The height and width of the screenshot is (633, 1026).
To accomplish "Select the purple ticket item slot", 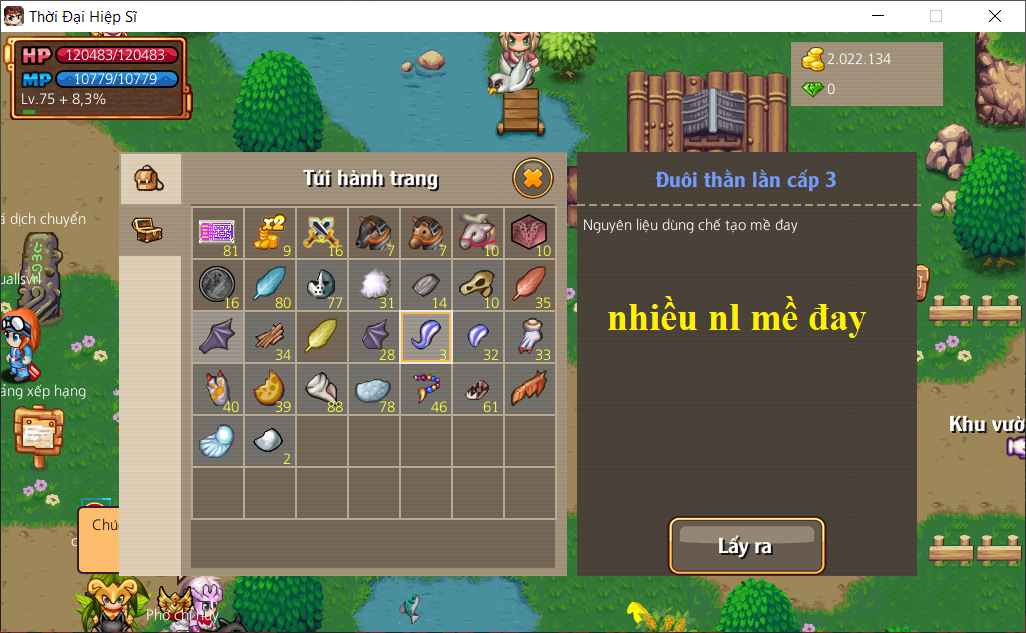I will point(218,233).
